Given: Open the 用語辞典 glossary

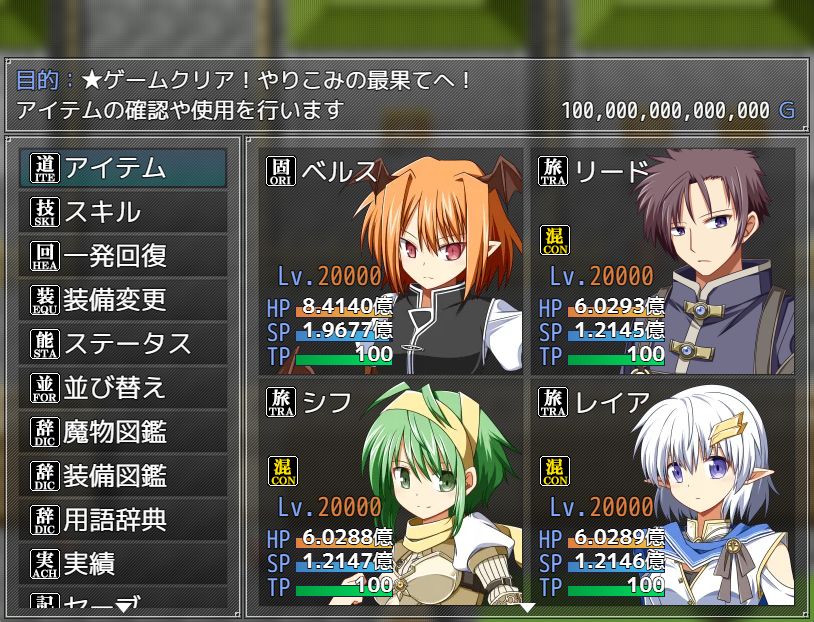Looking at the screenshot, I should pos(123,520).
